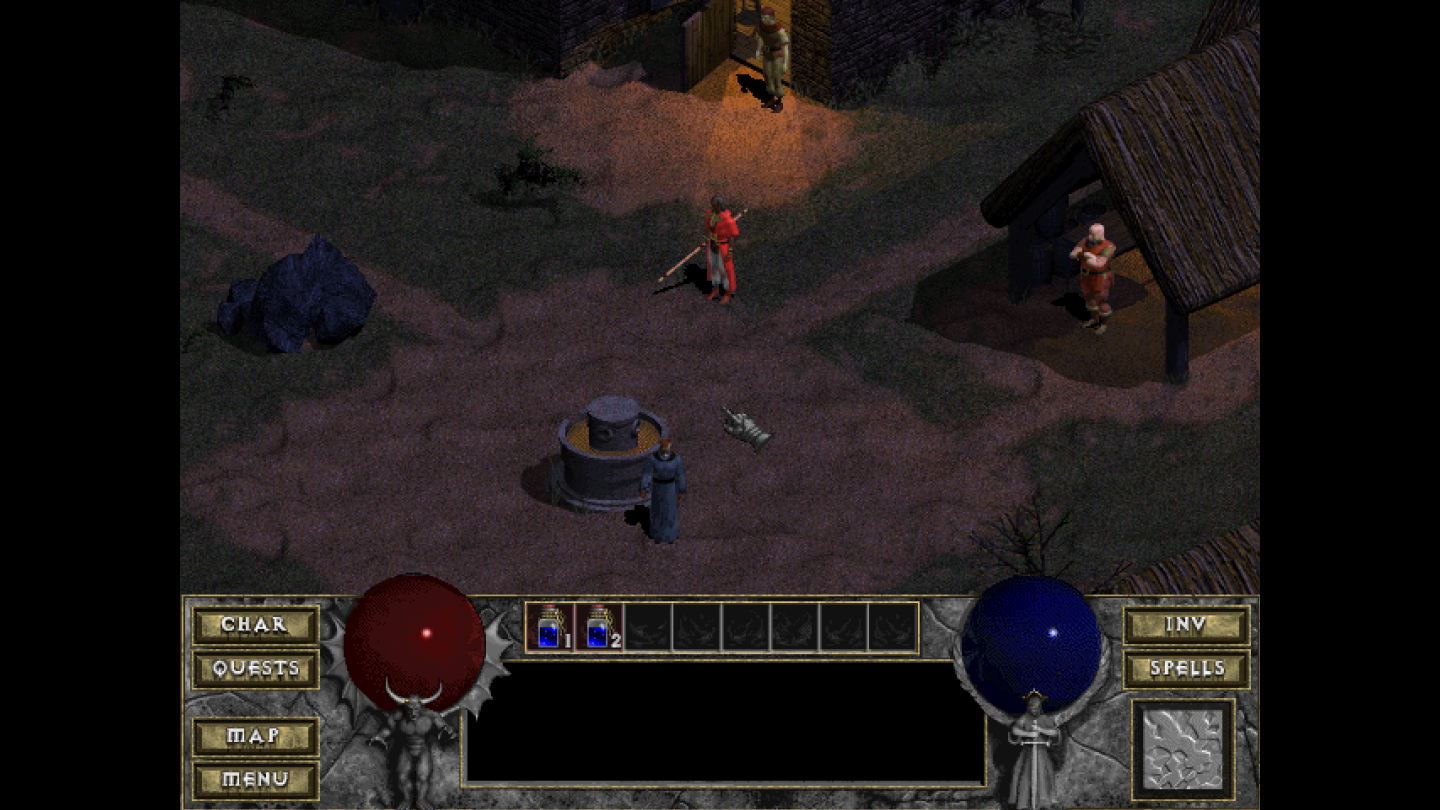Drink the mana potion in belt slot 1
Image resolution: width=1440 pixels, height=810 pixels.
(x=551, y=628)
